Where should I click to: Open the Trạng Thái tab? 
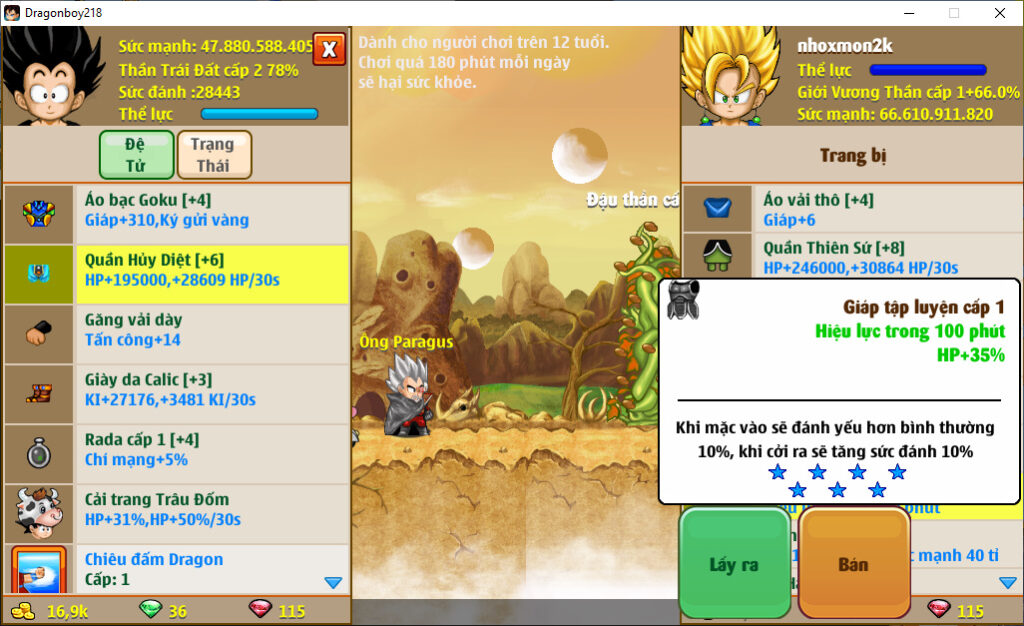[213, 155]
